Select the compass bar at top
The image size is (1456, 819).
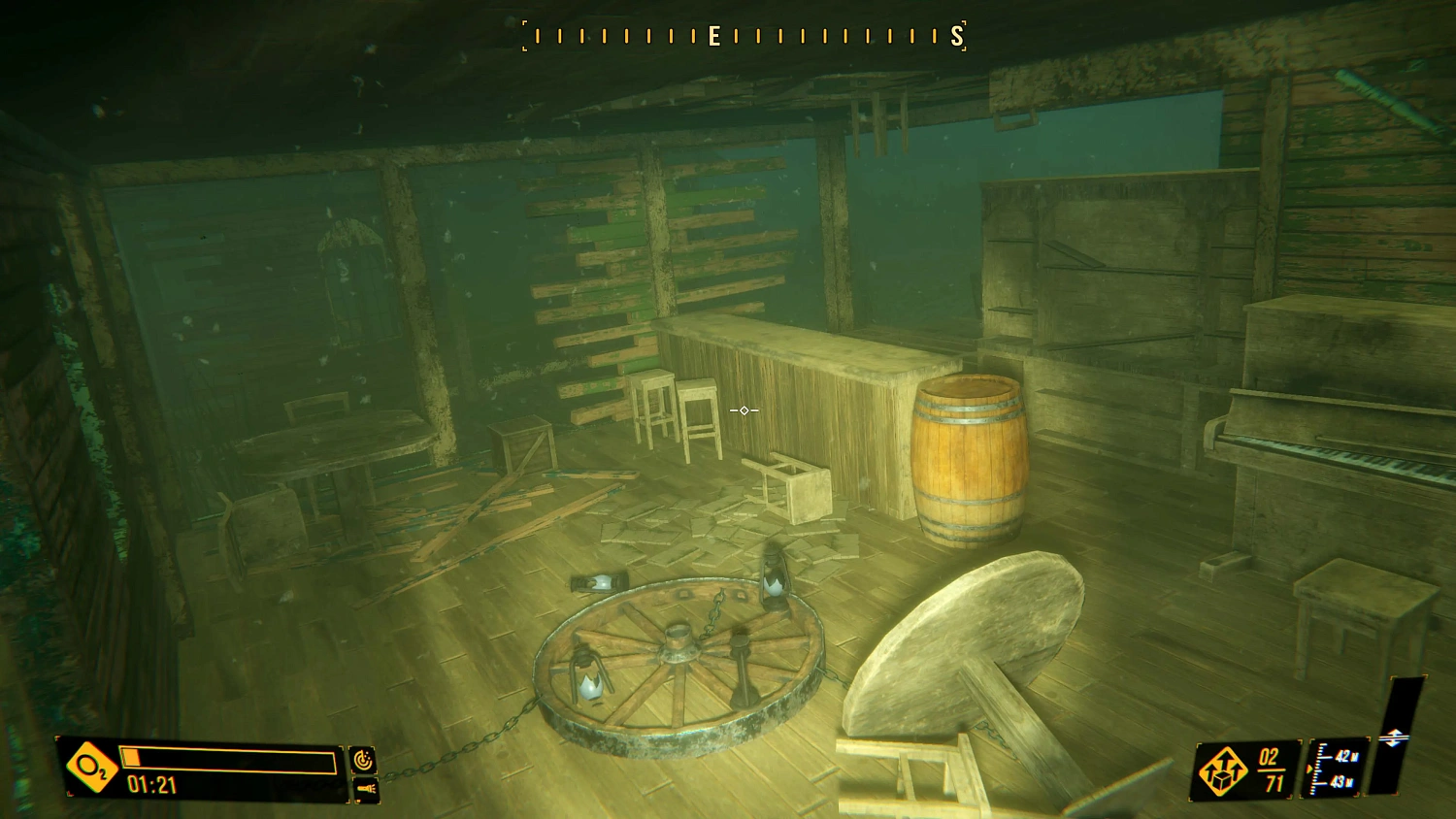[x=743, y=35]
